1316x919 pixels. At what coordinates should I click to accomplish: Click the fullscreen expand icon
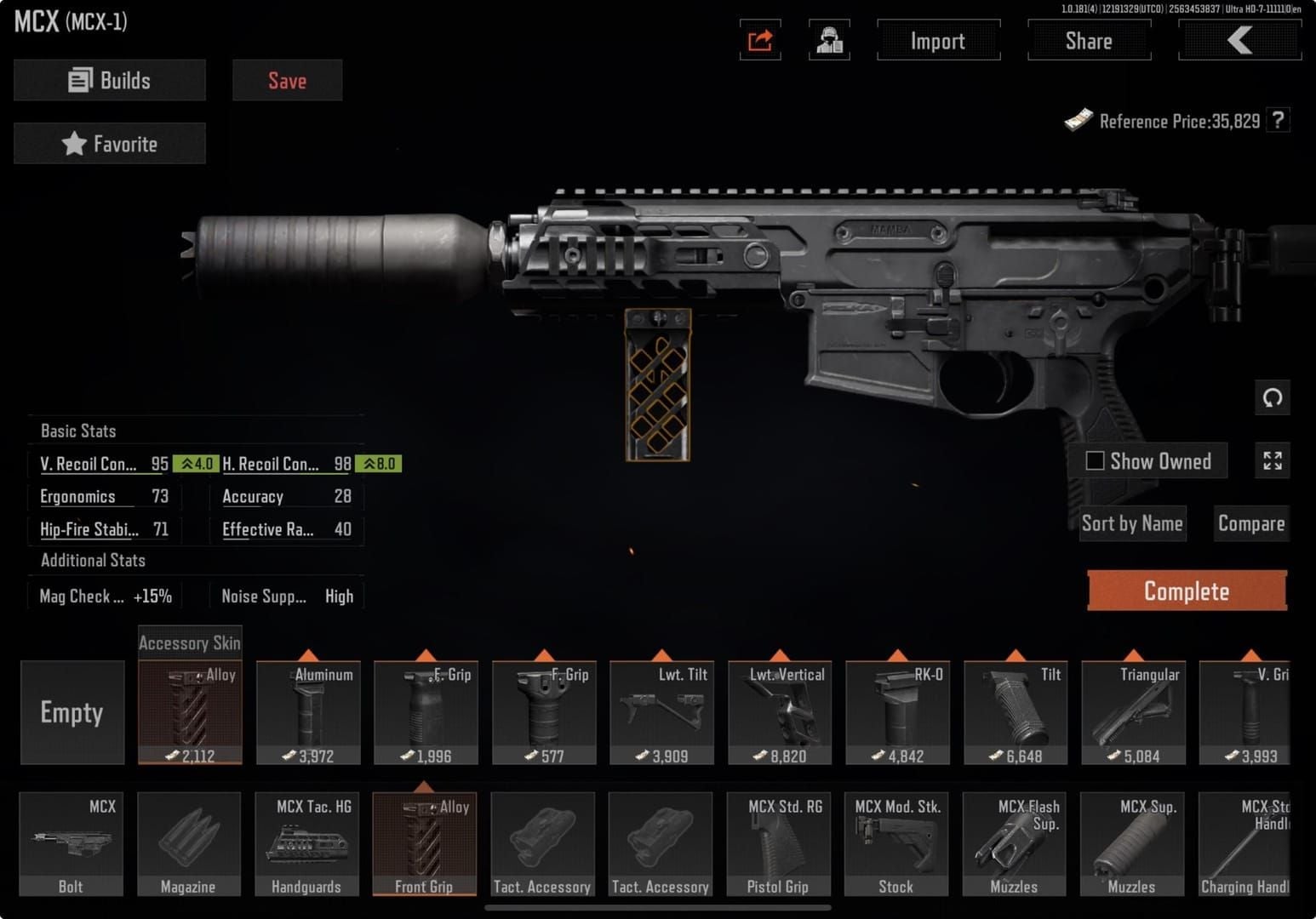(1273, 460)
